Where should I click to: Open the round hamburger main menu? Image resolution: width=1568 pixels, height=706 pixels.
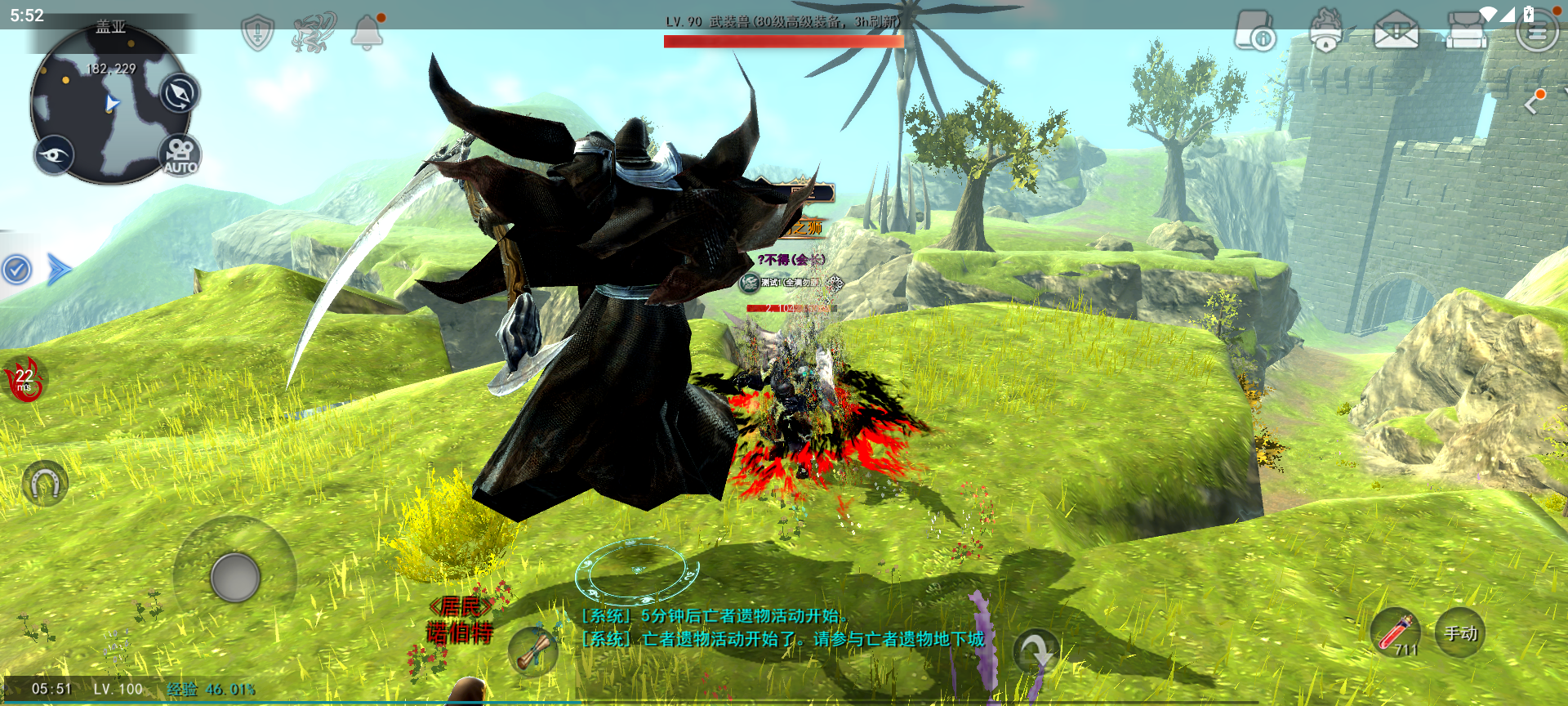(1536, 33)
